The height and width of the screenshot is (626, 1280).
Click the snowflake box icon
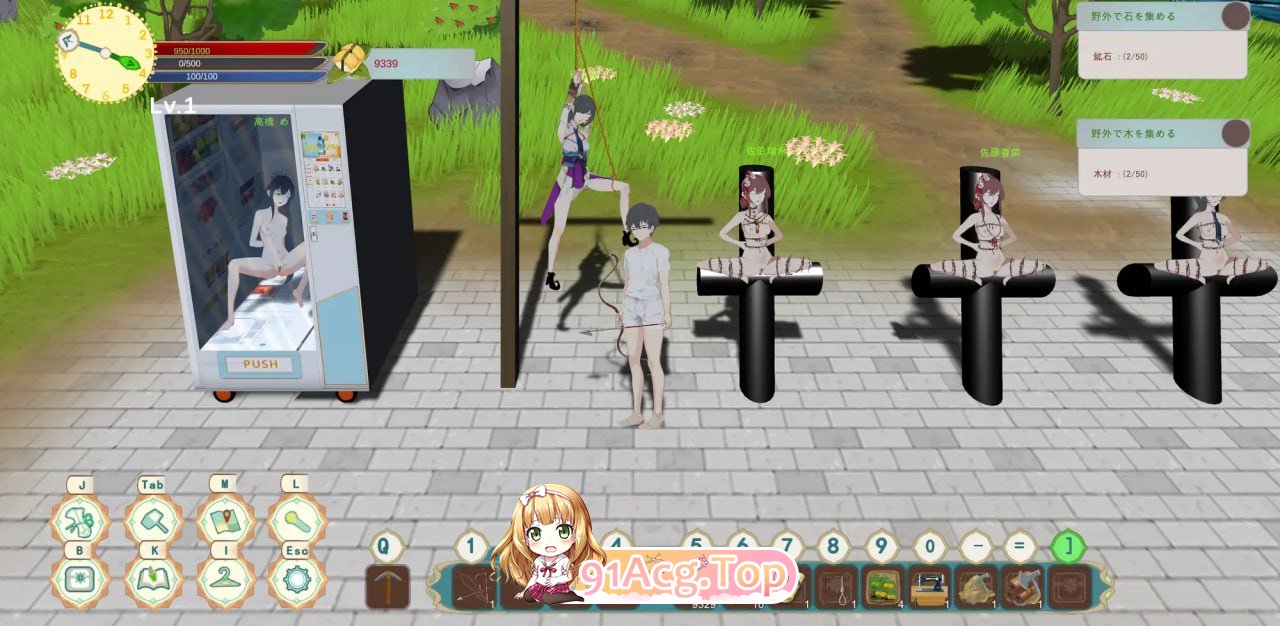[79, 581]
